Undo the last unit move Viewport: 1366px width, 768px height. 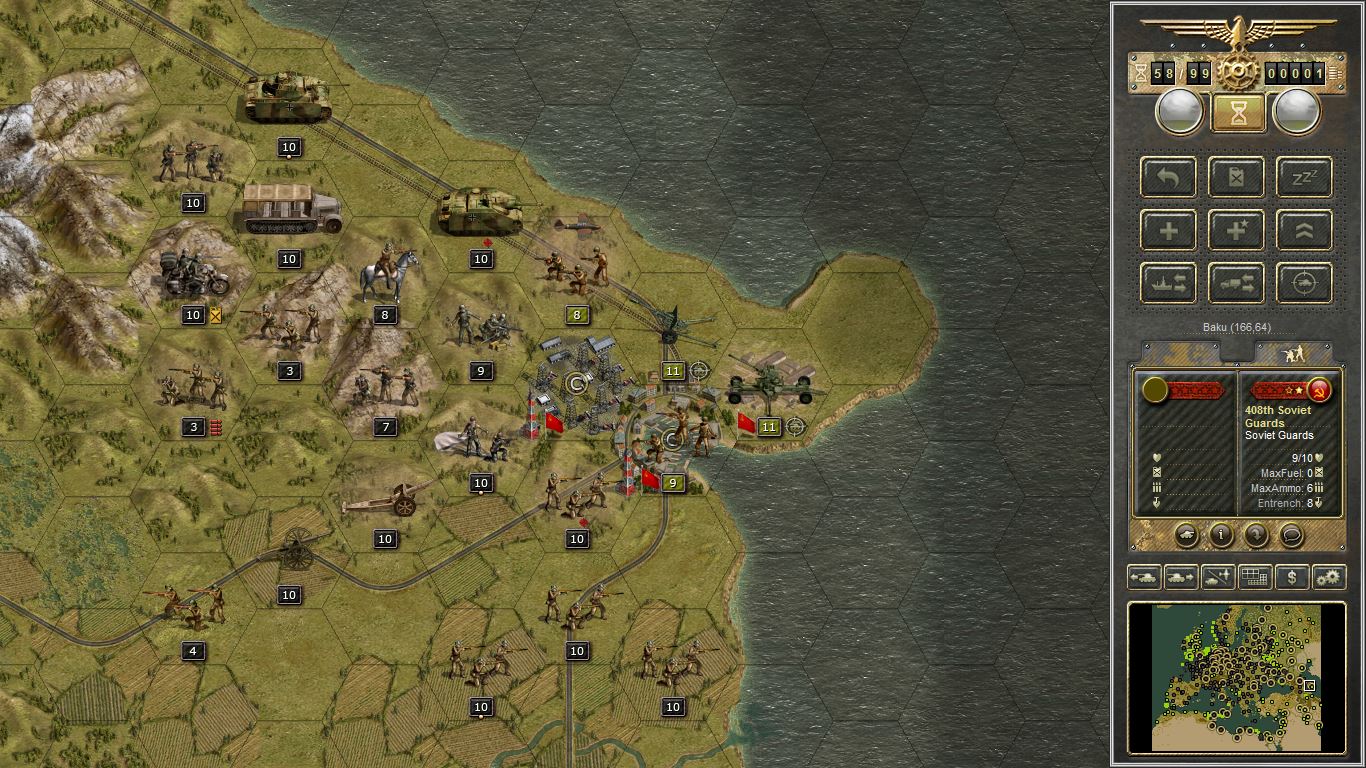pos(1168,177)
